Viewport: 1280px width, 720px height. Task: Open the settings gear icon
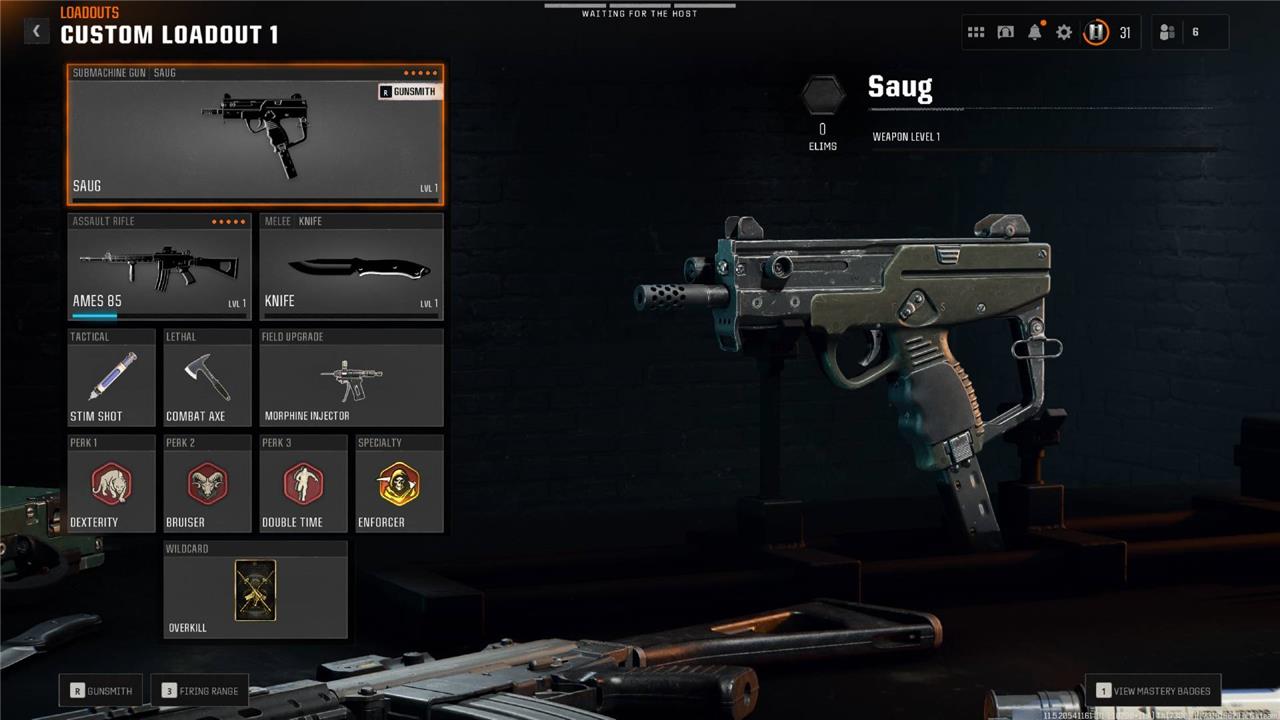click(1064, 32)
